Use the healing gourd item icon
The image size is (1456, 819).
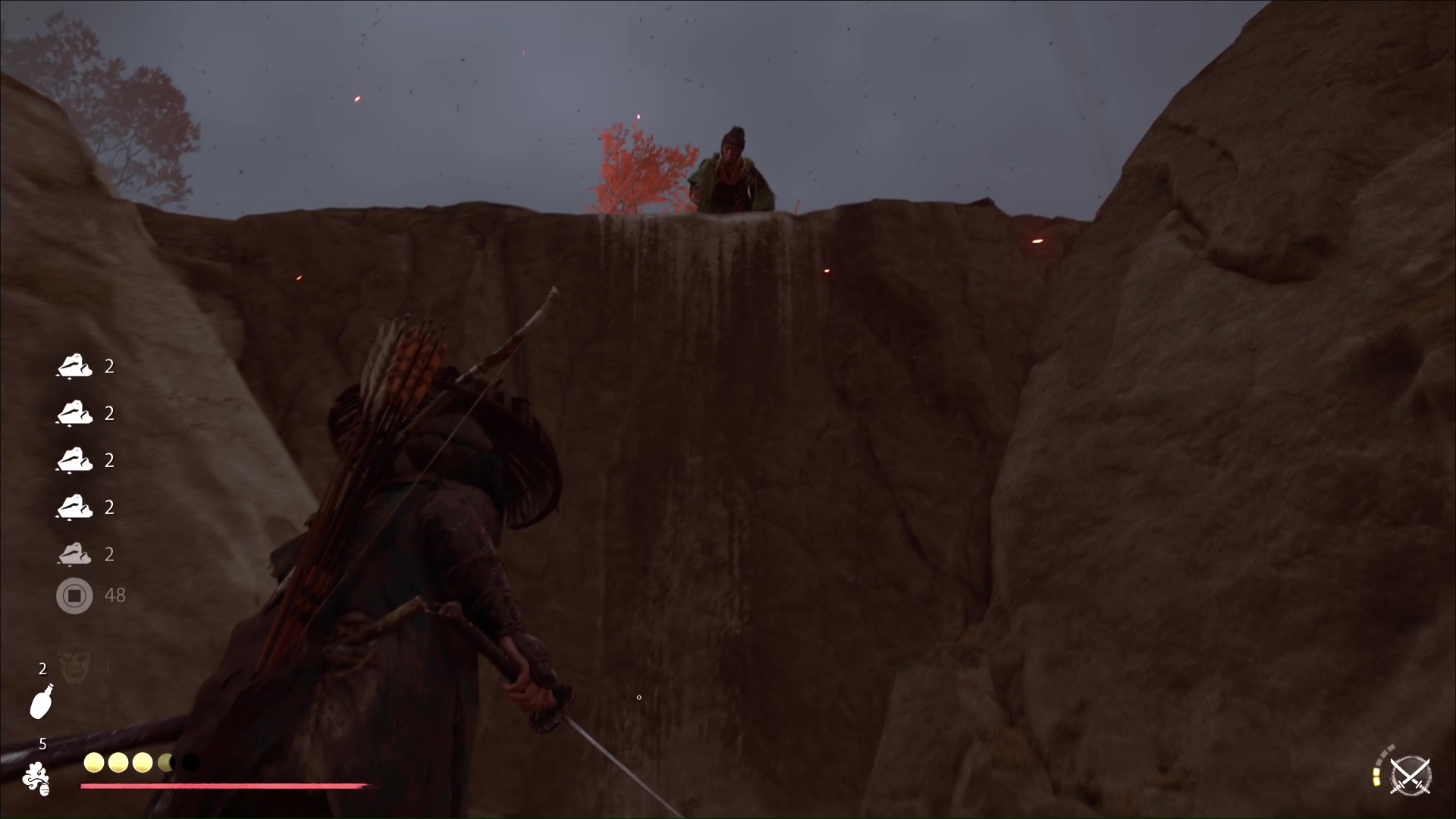[42, 701]
